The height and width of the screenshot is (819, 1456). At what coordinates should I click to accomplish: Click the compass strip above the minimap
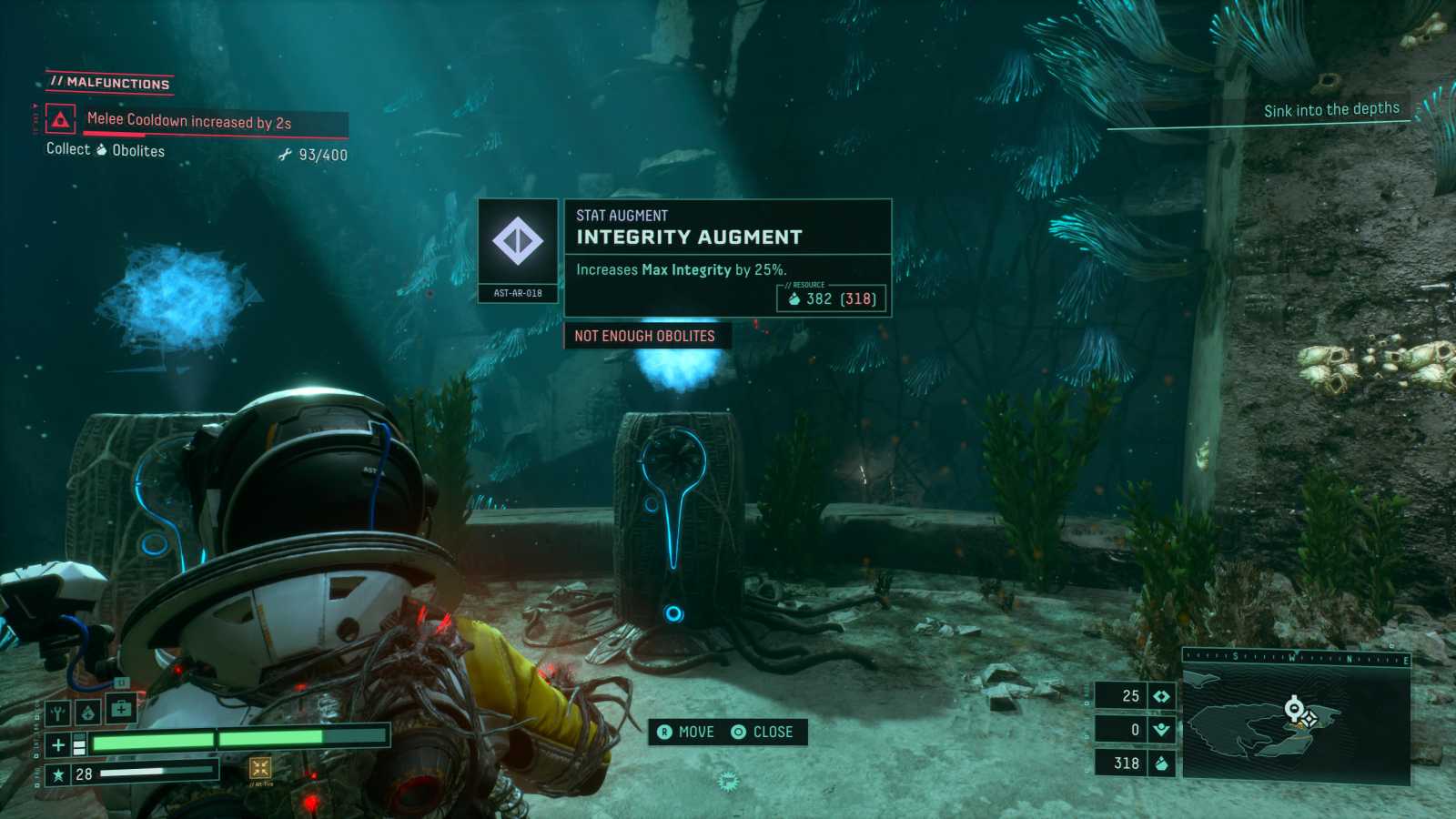point(1296,657)
